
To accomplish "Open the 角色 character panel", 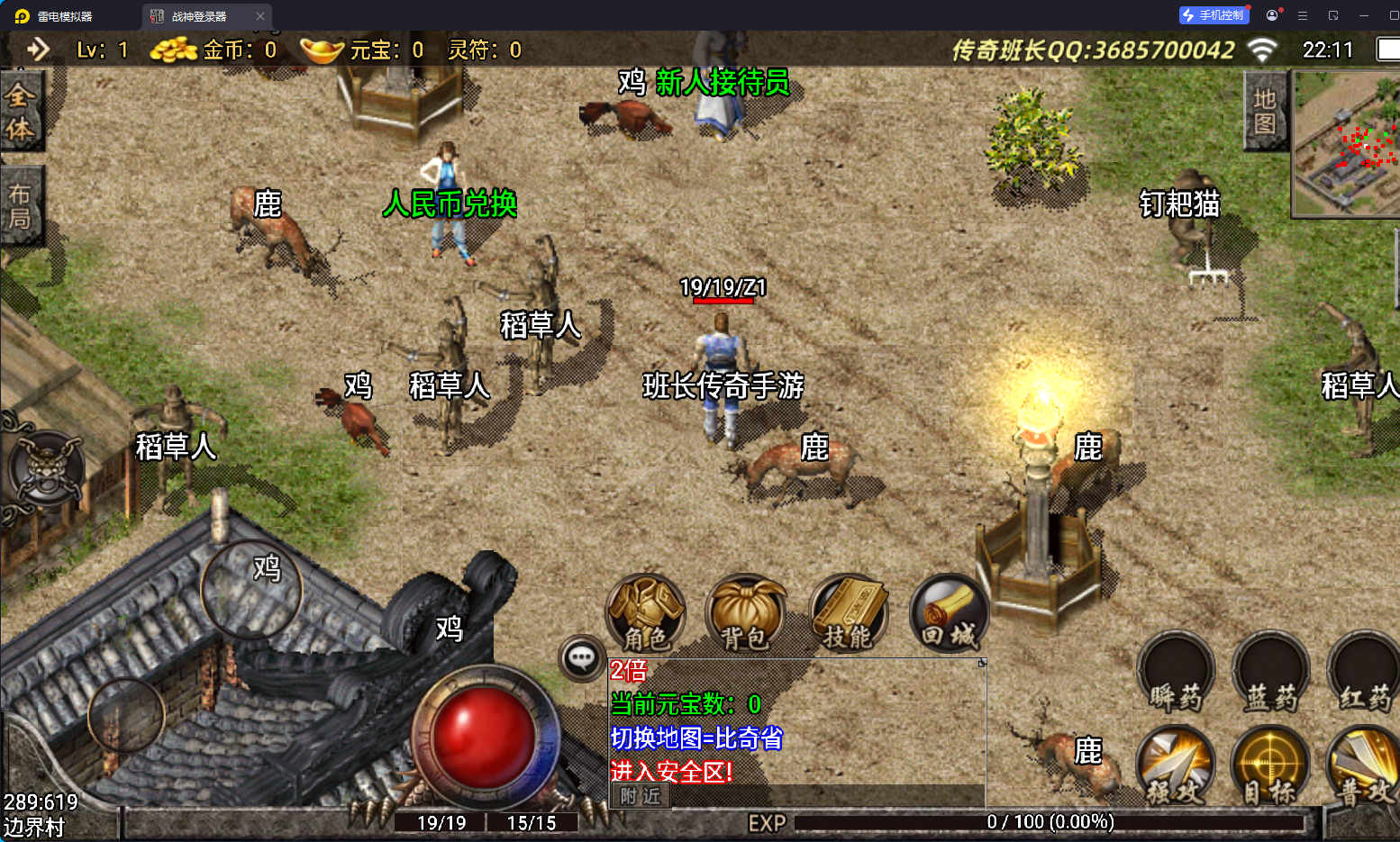I will [x=646, y=614].
